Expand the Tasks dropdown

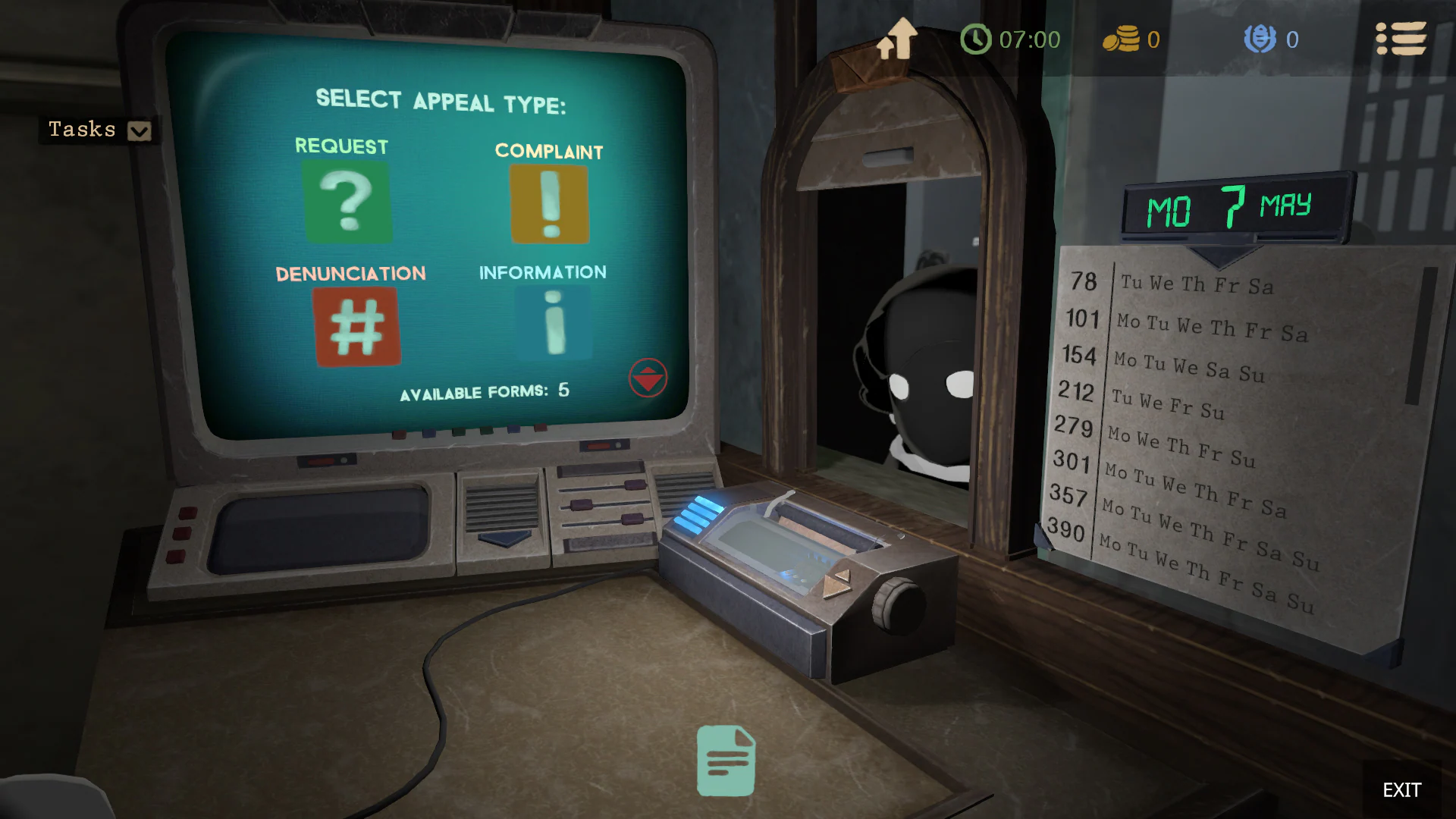[x=138, y=130]
